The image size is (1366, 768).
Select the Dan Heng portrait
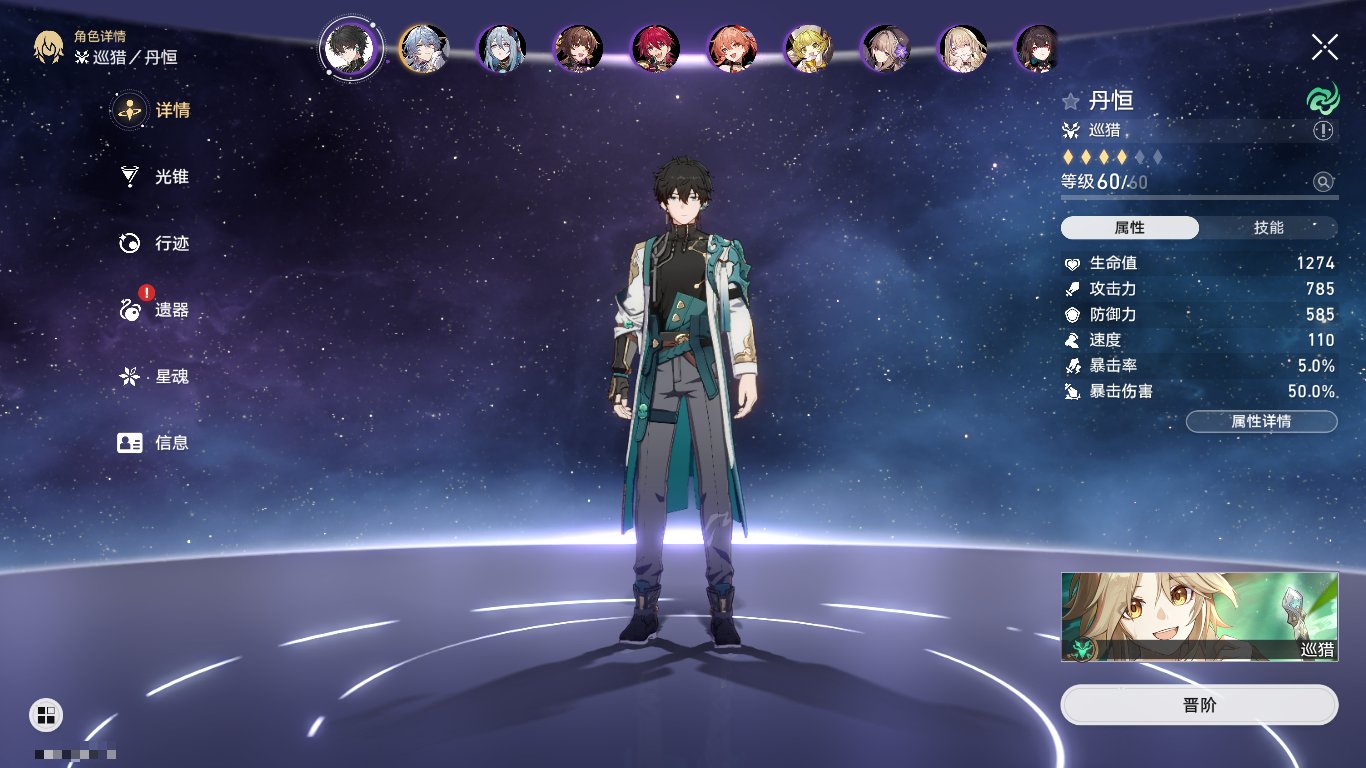click(x=351, y=48)
